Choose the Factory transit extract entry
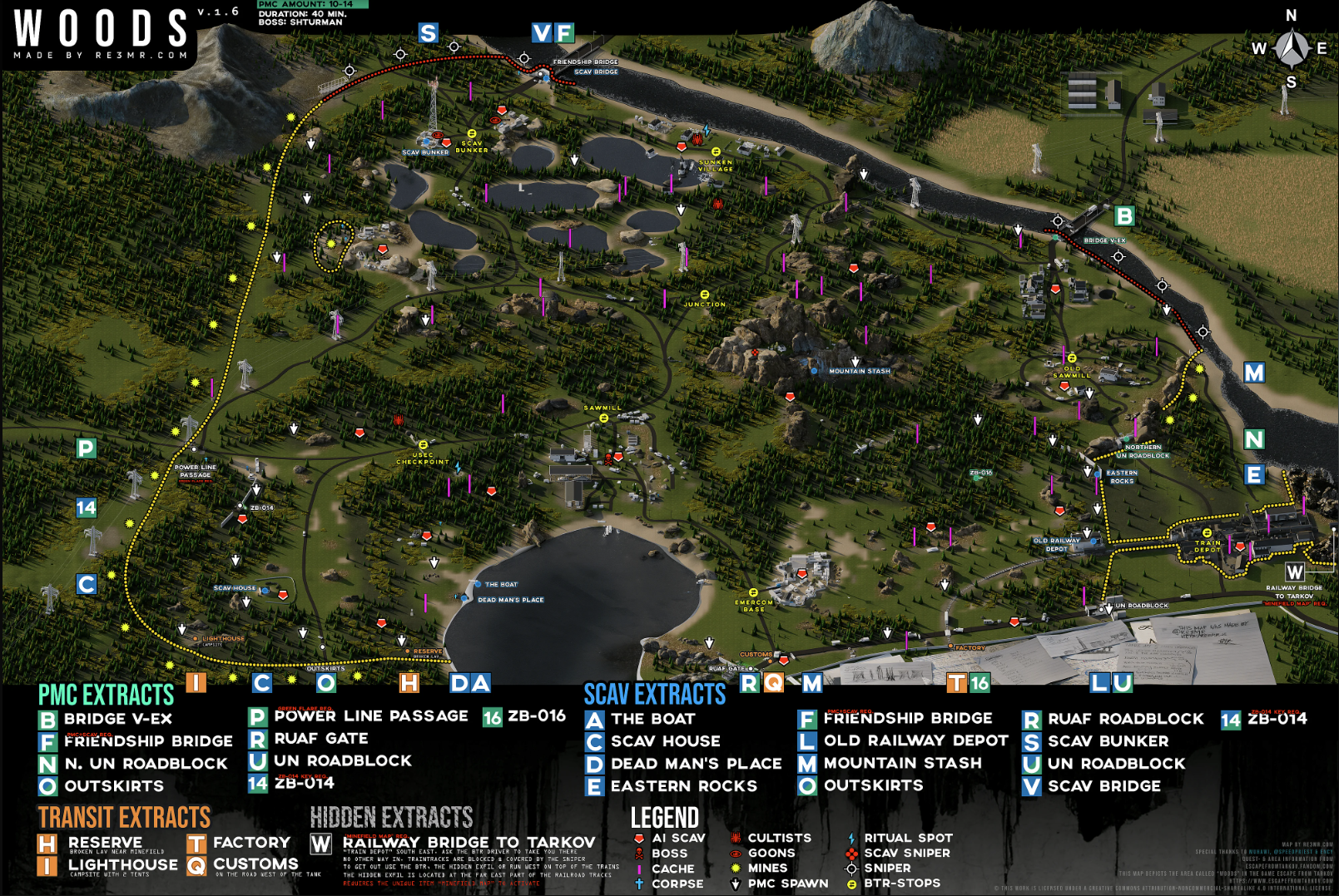This screenshot has height=896, width=1339. 251,843
